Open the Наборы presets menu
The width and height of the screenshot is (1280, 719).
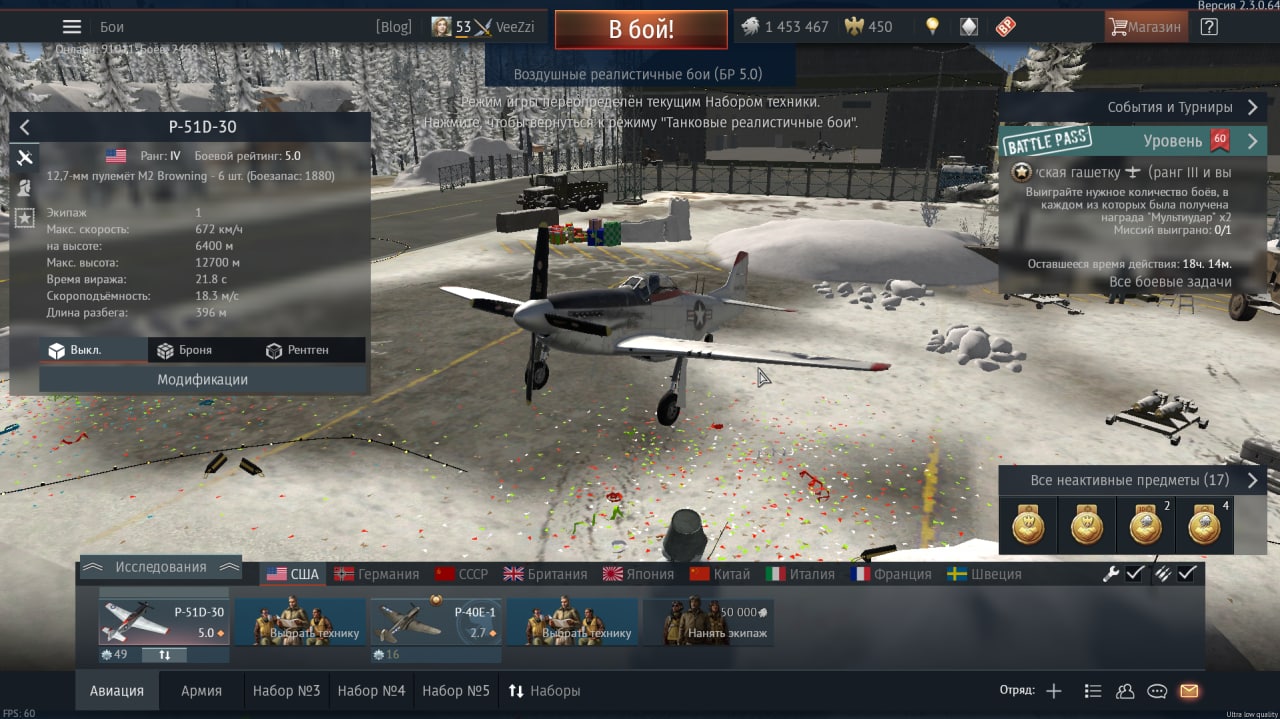tap(545, 691)
